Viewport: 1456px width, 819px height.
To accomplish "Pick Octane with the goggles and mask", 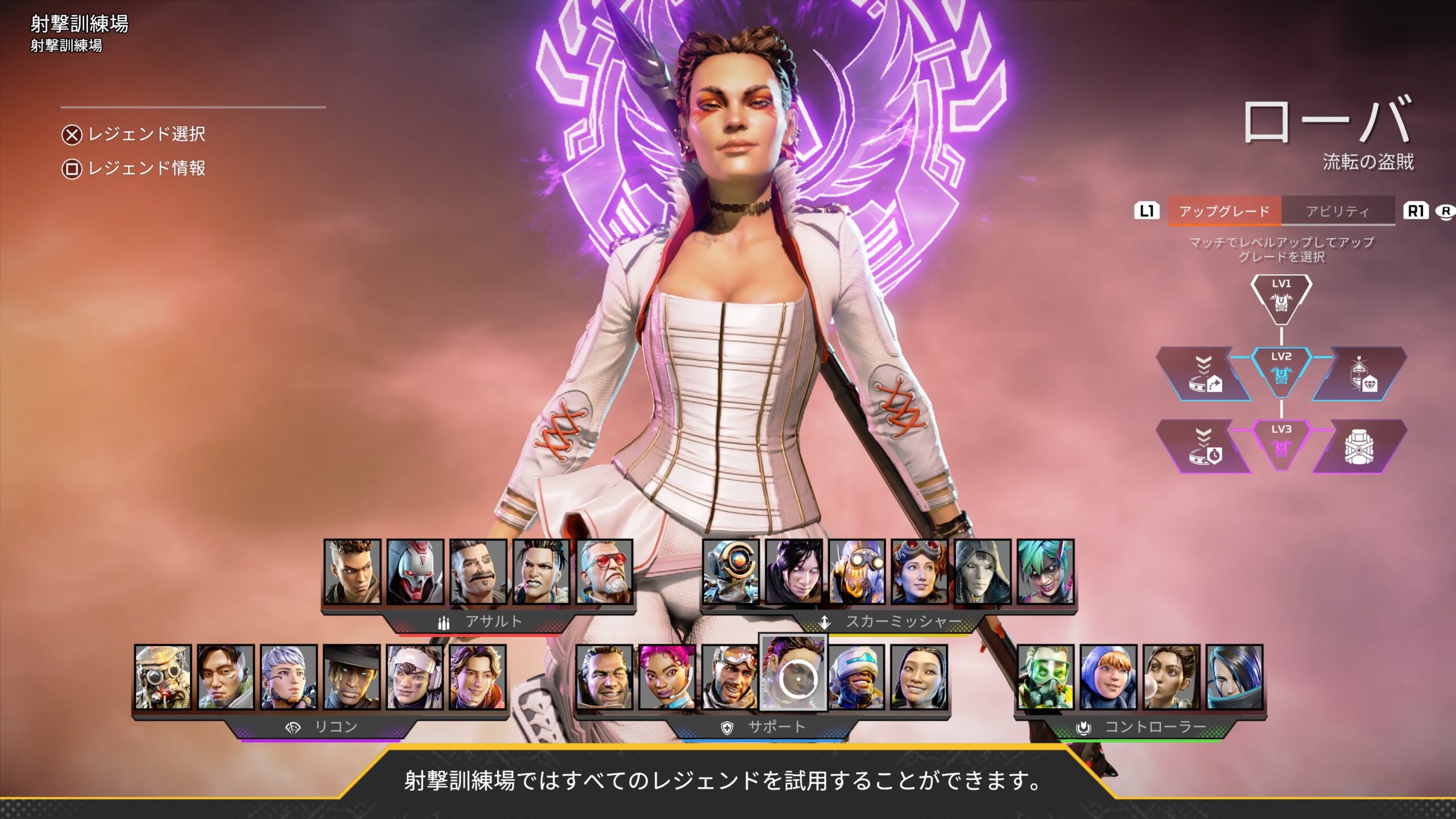I will (x=857, y=572).
